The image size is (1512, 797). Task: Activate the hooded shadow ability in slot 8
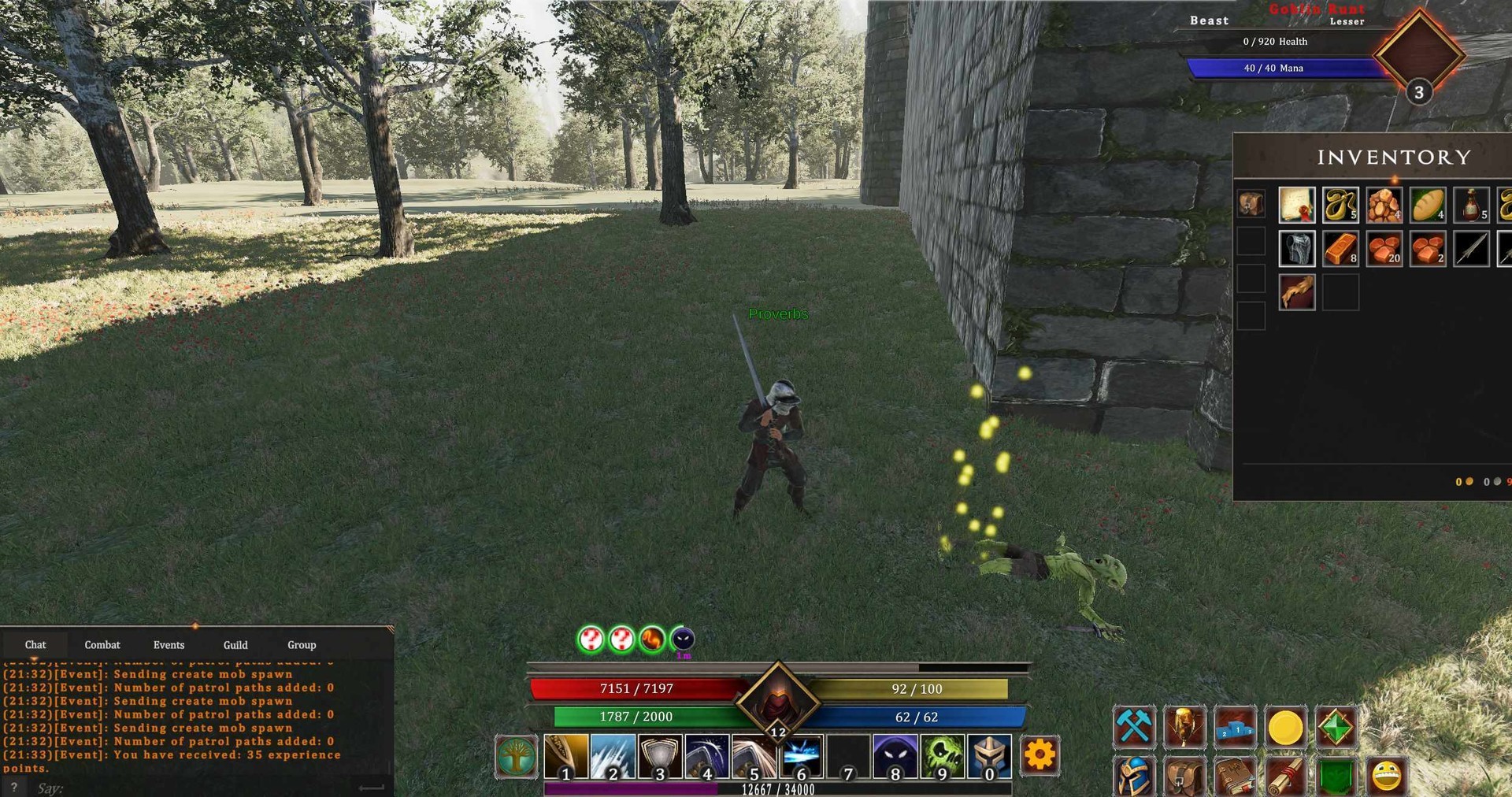click(x=895, y=756)
